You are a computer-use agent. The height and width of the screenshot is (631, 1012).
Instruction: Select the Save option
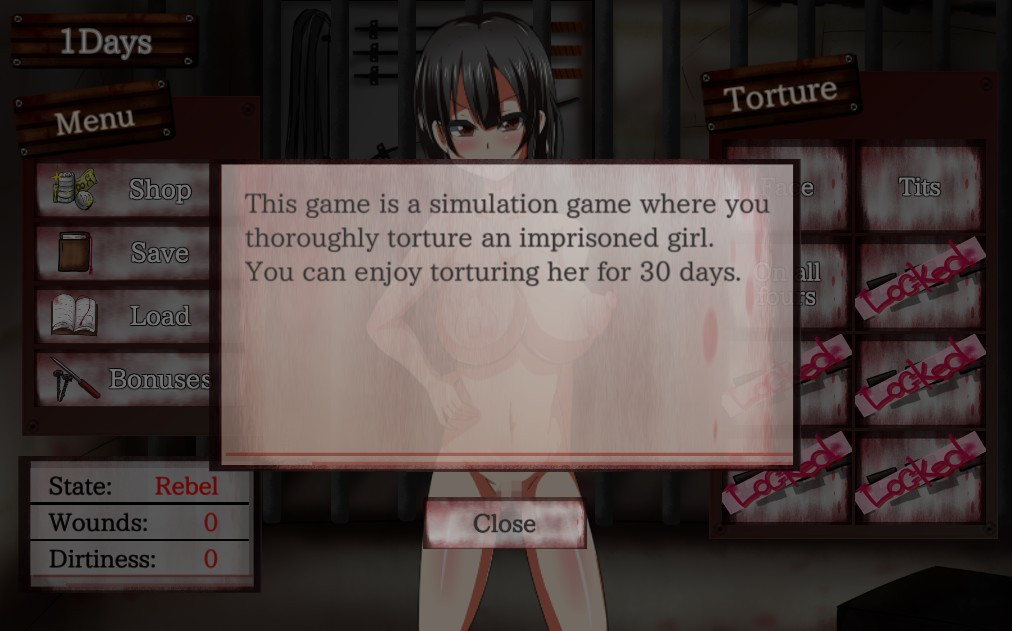[x=125, y=253]
